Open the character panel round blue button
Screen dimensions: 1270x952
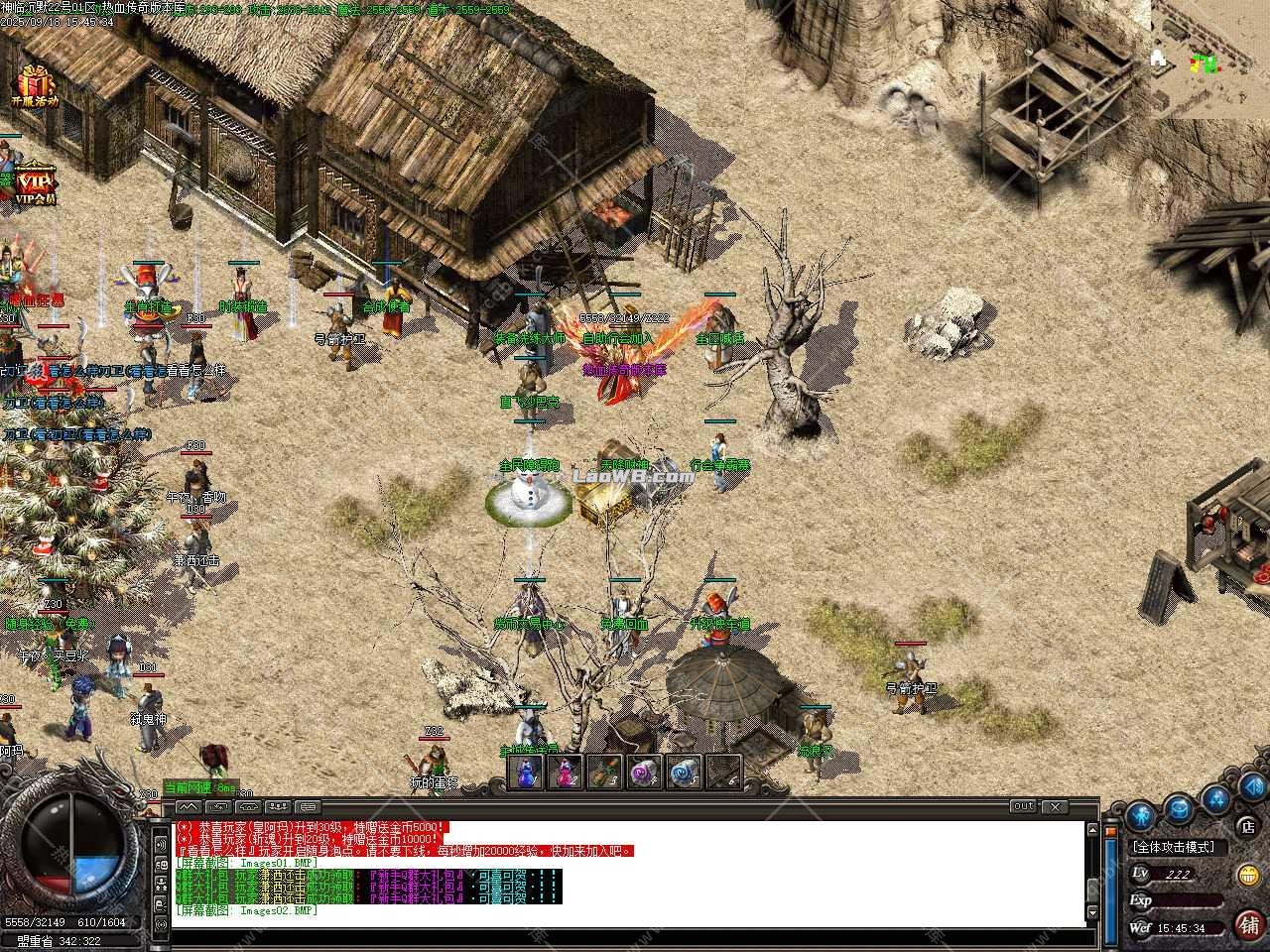[x=1142, y=816]
